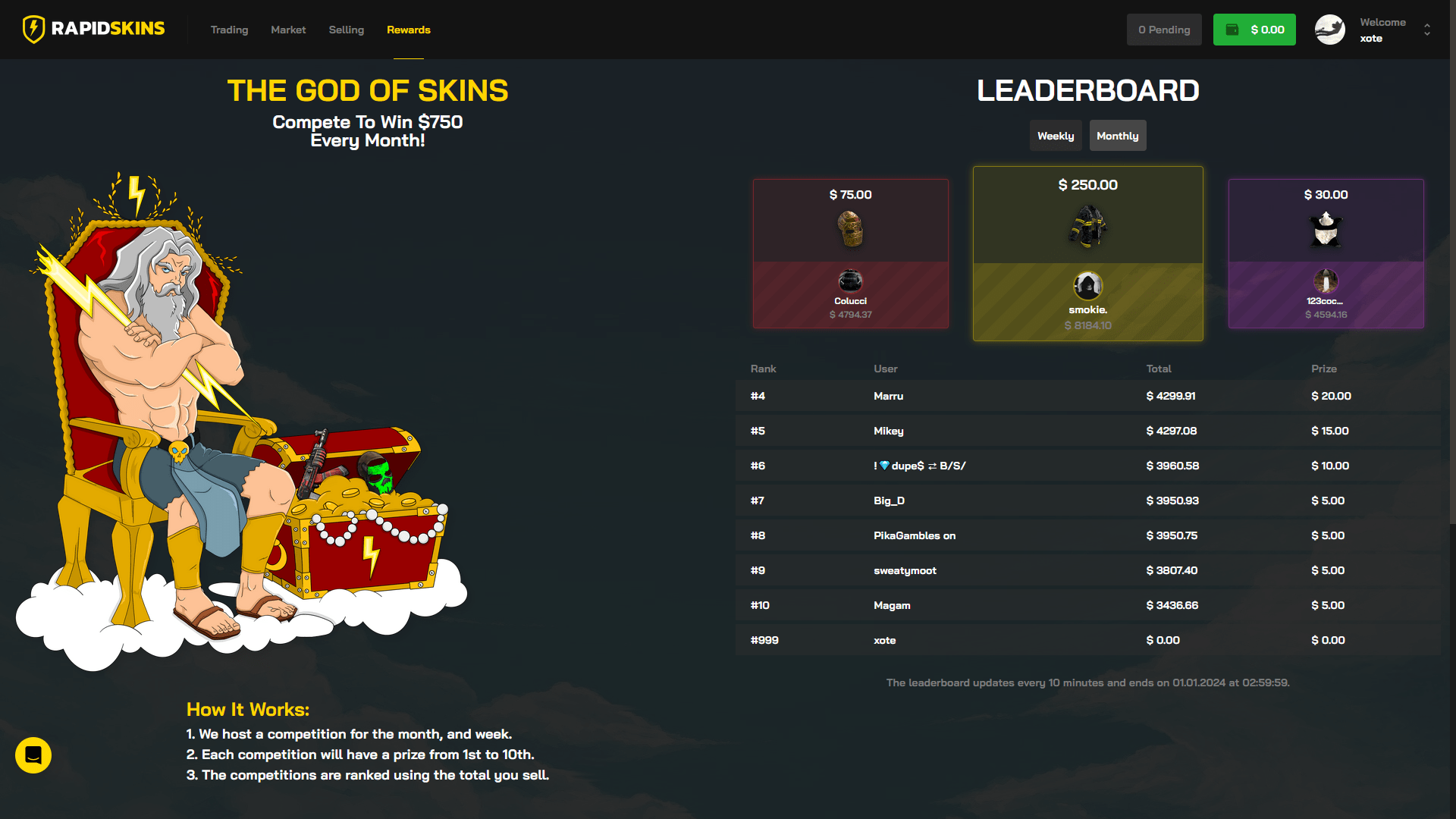This screenshot has height=819, width=1456.
Task: Expand the account menu chevron near xote
Action: [1426, 29]
